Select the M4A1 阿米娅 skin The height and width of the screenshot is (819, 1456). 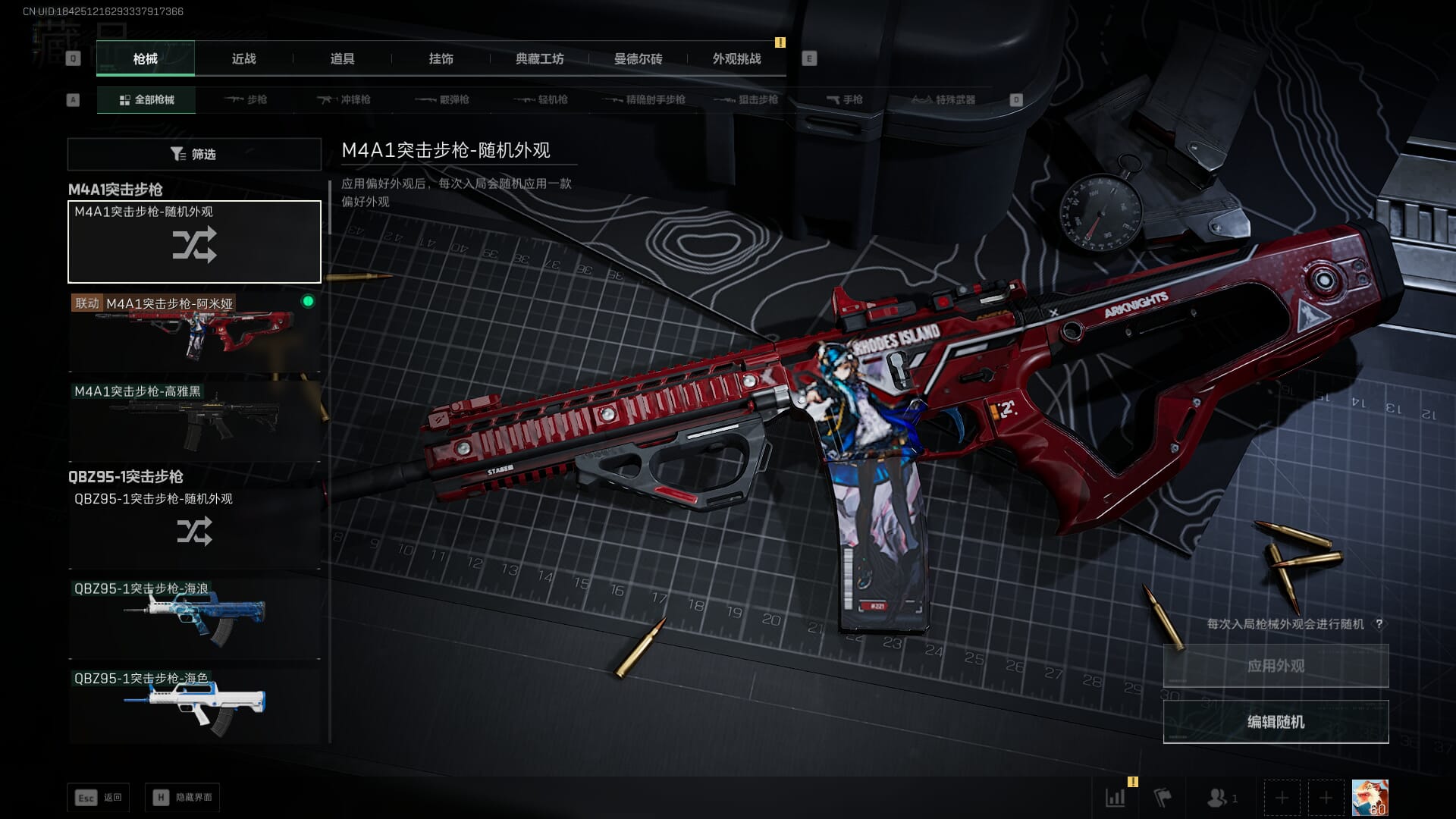click(x=194, y=332)
